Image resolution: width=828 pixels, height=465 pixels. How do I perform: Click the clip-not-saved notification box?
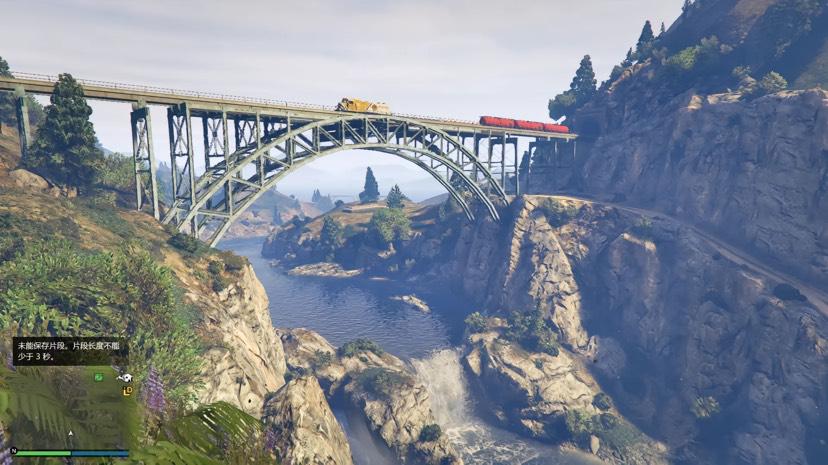click(x=70, y=350)
